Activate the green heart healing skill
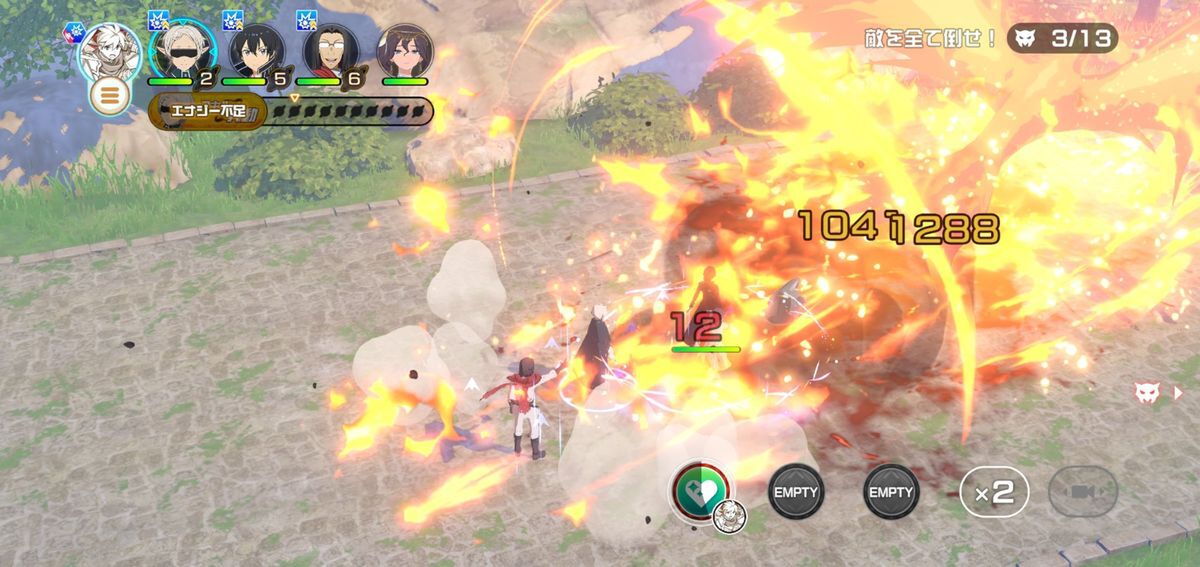Viewport: 1200px width, 567px height. click(702, 491)
